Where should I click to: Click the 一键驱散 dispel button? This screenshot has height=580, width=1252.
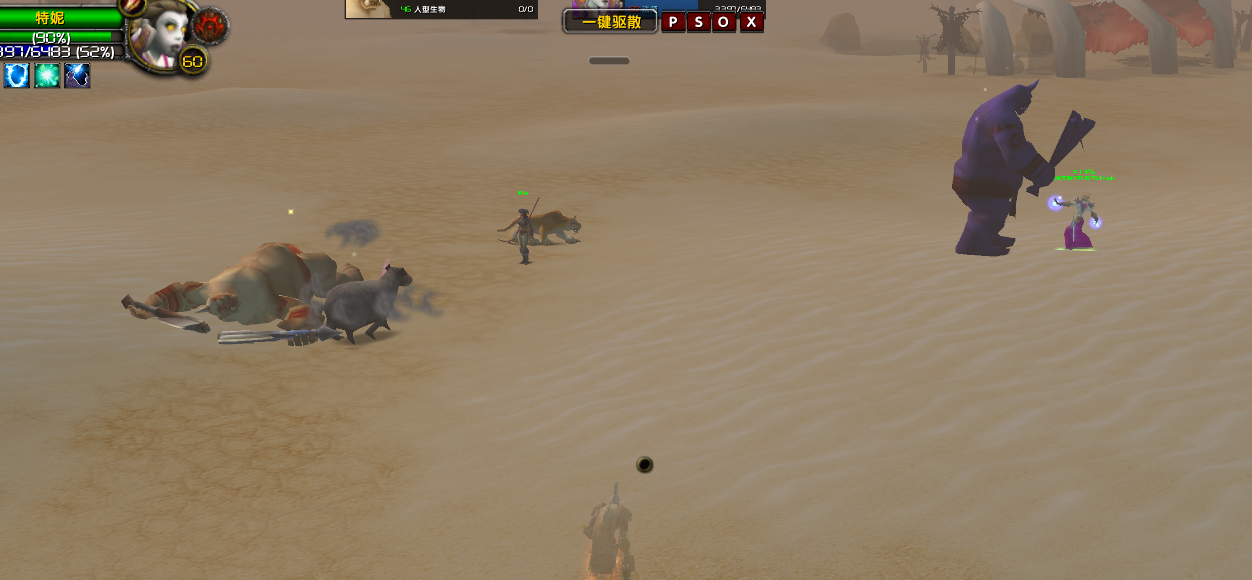pyautogui.click(x=610, y=21)
